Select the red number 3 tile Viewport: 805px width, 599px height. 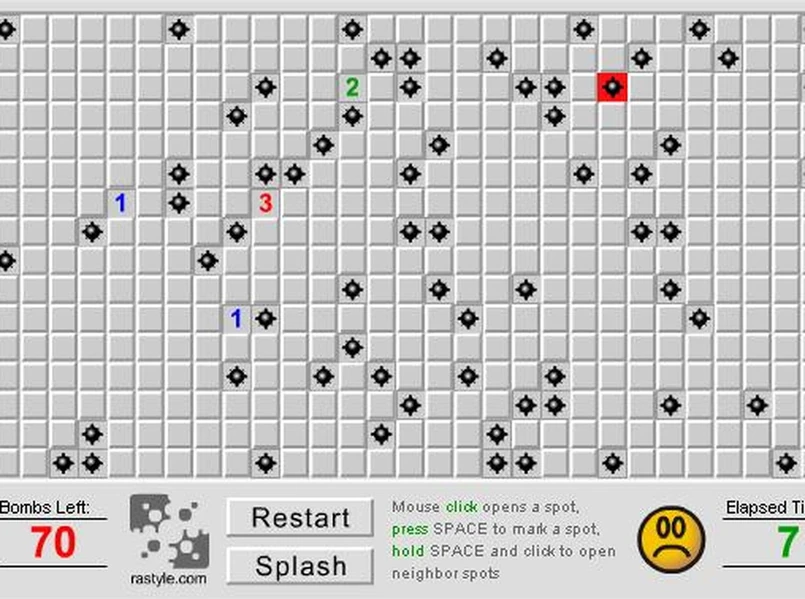click(x=265, y=203)
